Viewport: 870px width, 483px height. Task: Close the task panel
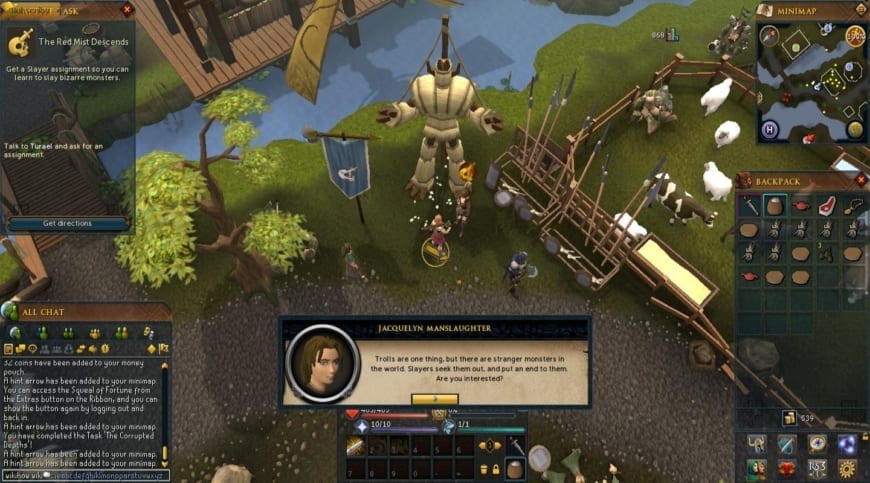(x=126, y=10)
